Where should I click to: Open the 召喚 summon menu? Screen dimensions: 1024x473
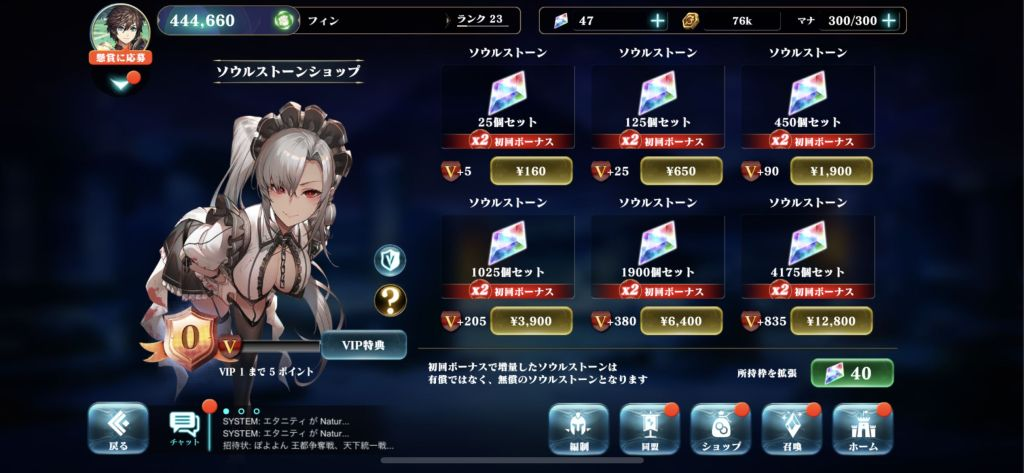click(x=791, y=429)
